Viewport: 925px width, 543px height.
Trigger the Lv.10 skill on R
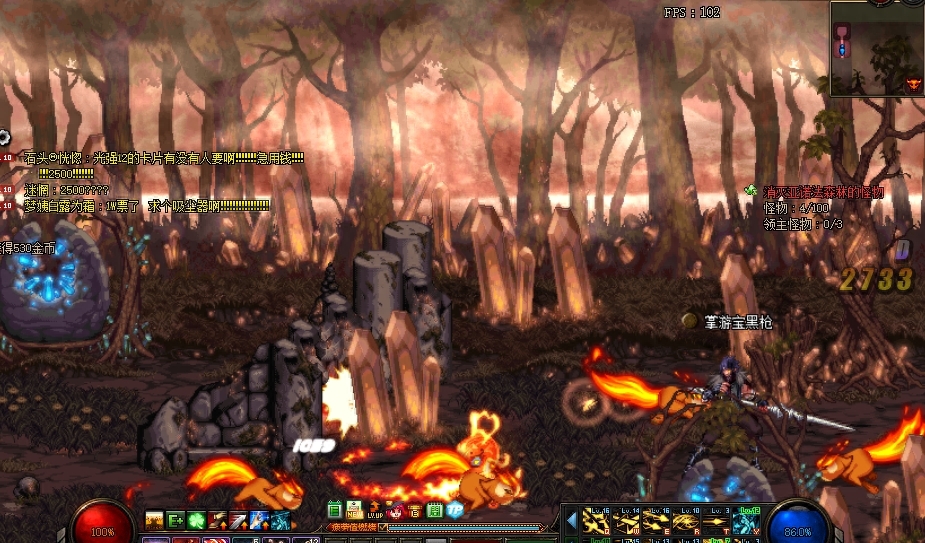point(684,521)
